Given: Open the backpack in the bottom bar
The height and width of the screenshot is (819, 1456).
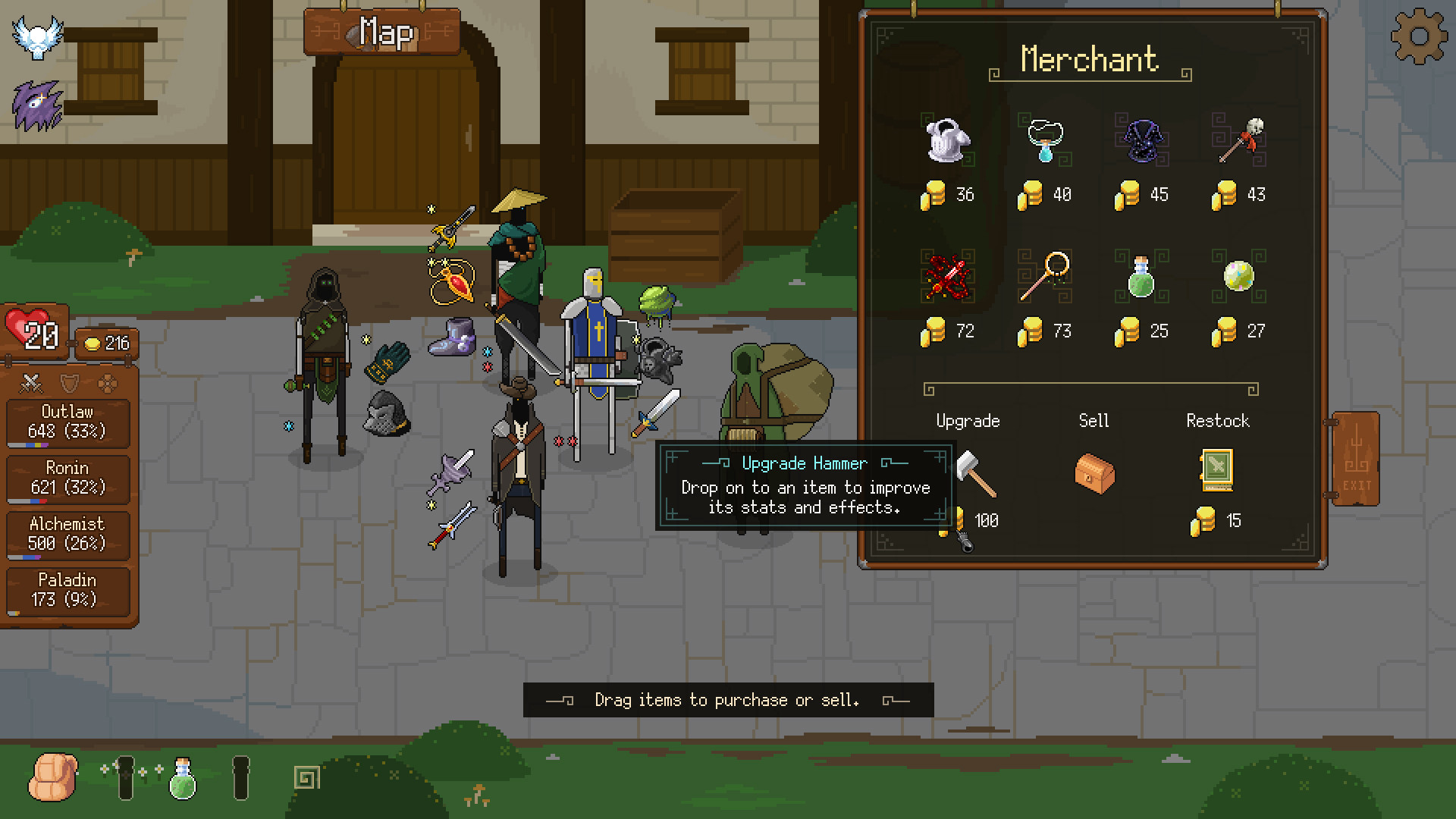Looking at the screenshot, I should tap(53, 778).
